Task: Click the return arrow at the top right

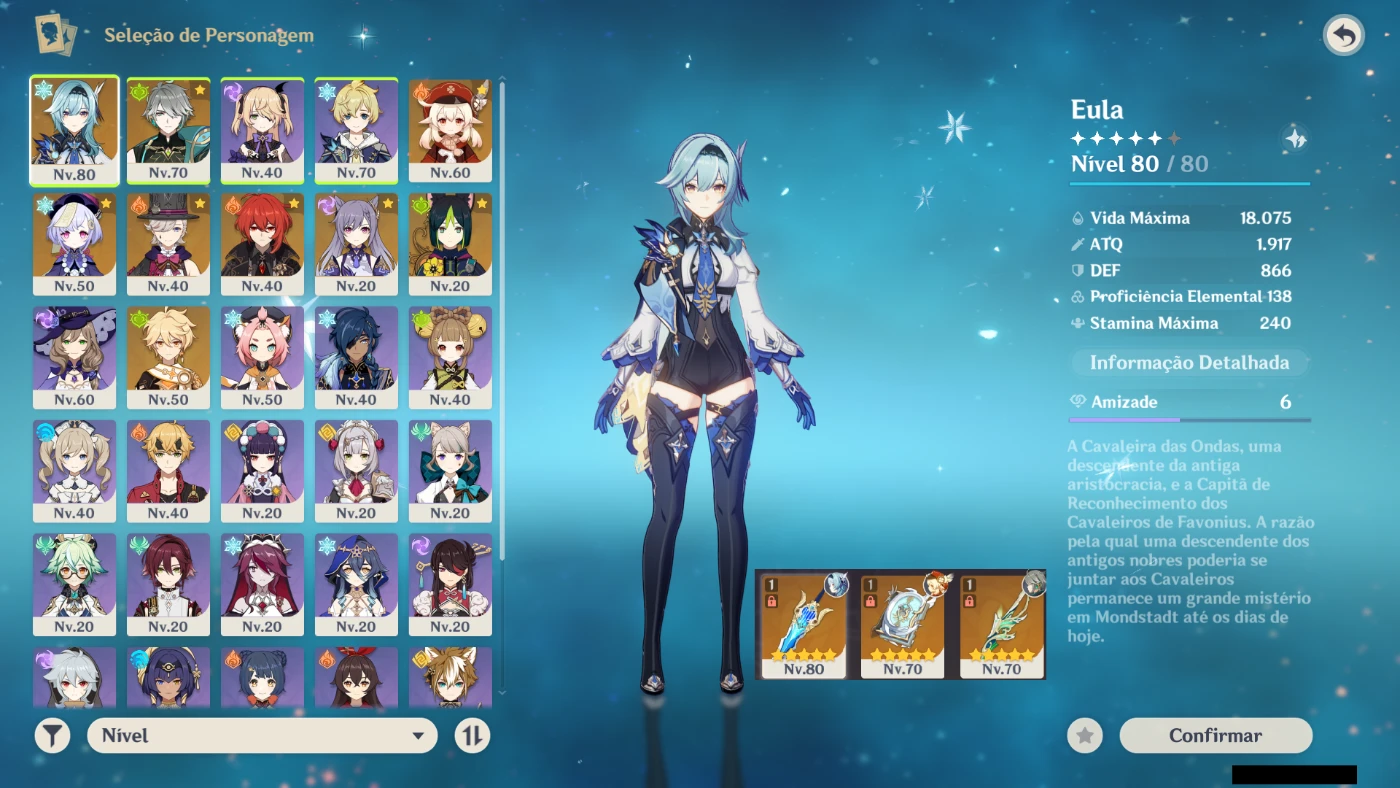Action: (x=1344, y=35)
